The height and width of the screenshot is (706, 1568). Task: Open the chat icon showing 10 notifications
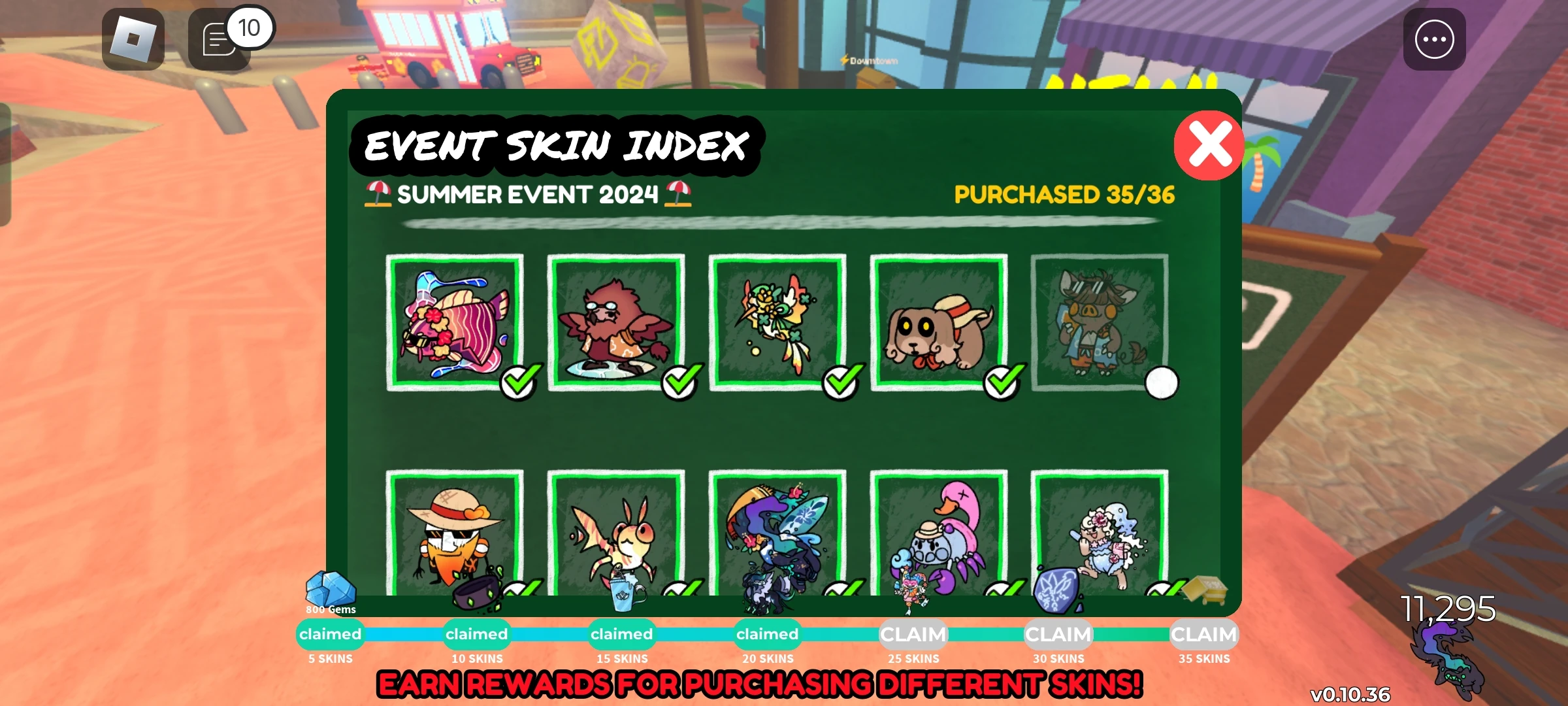click(219, 39)
